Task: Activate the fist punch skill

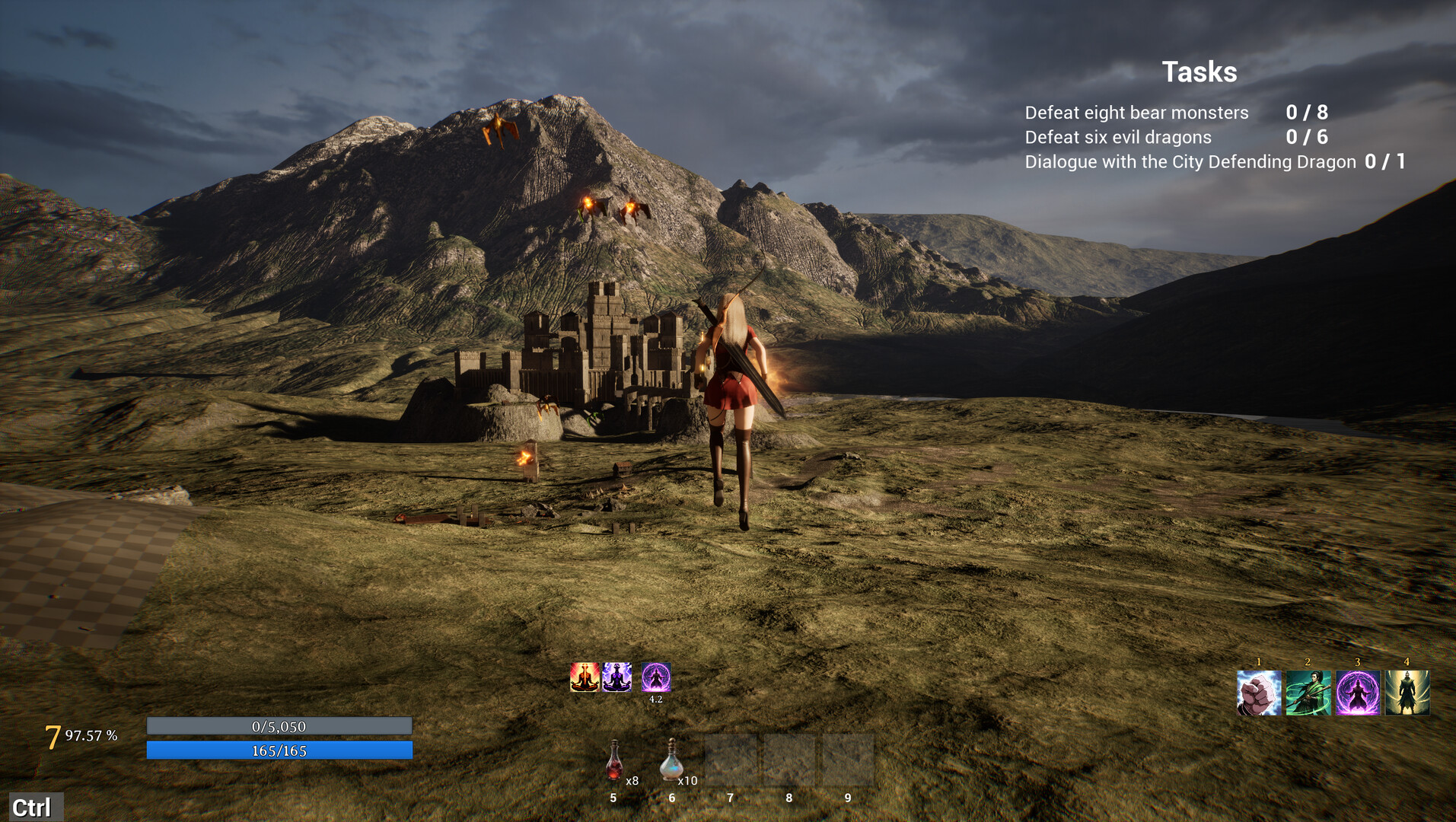Action: click(x=1259, y=693)
